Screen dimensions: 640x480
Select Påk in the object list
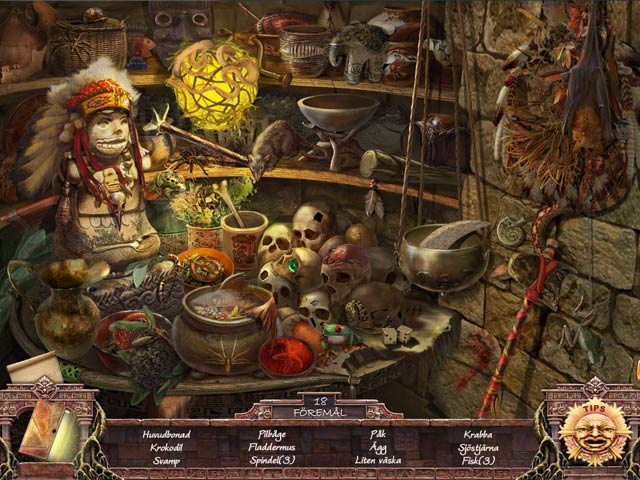(377, 435)
